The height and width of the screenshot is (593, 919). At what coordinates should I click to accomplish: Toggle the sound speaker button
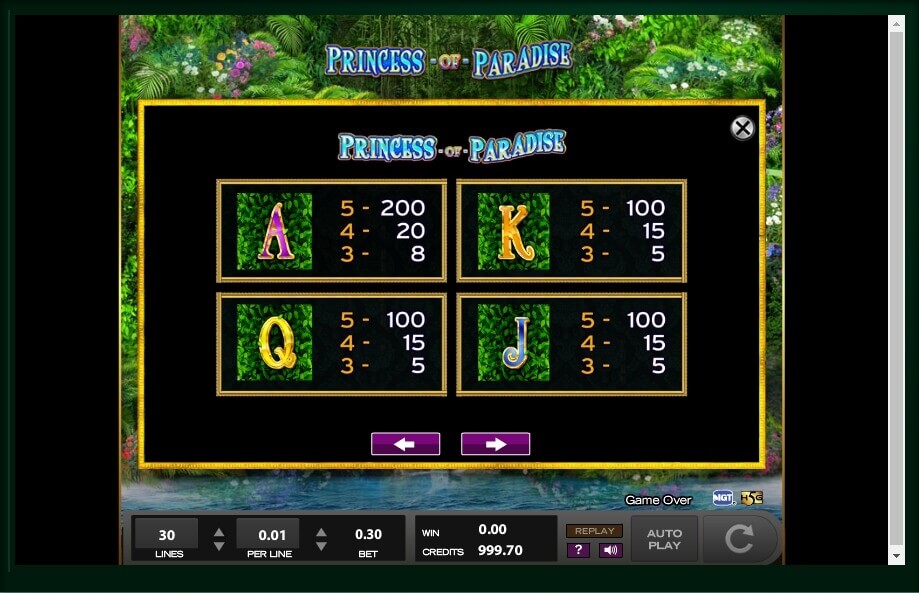click(x=610, y=550)
